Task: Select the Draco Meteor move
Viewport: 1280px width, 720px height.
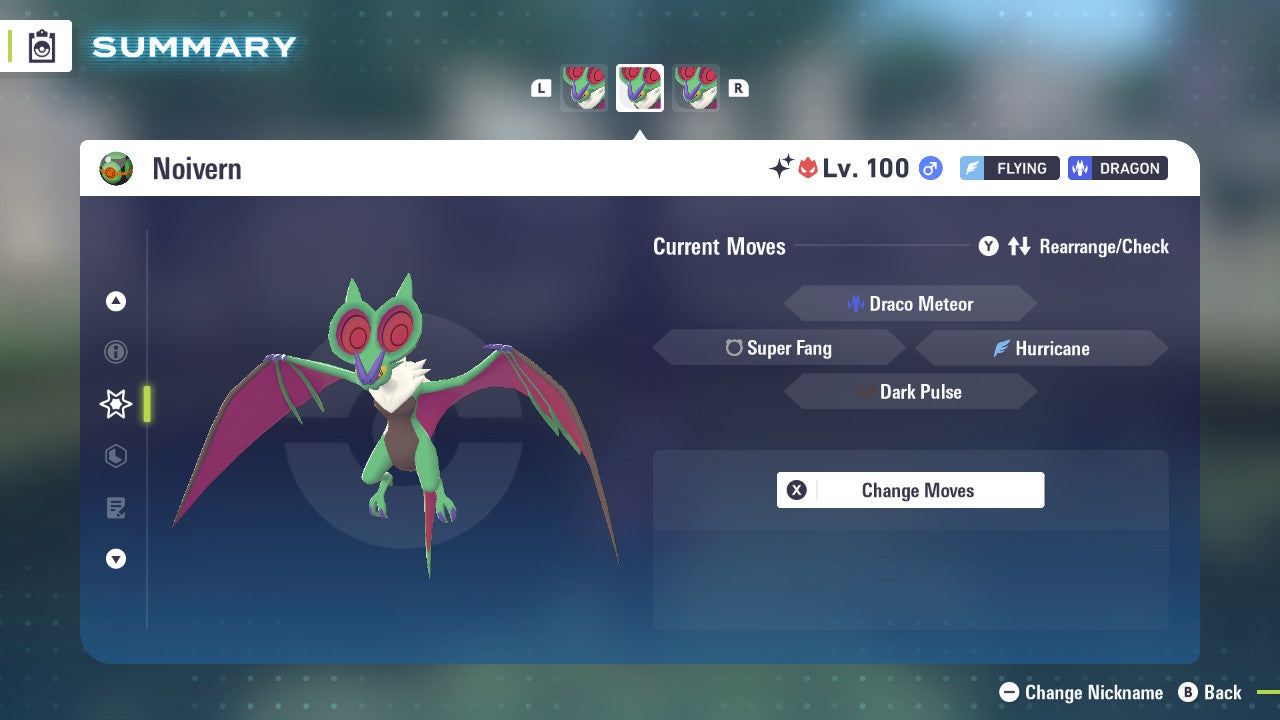Action: coord(910,303)
